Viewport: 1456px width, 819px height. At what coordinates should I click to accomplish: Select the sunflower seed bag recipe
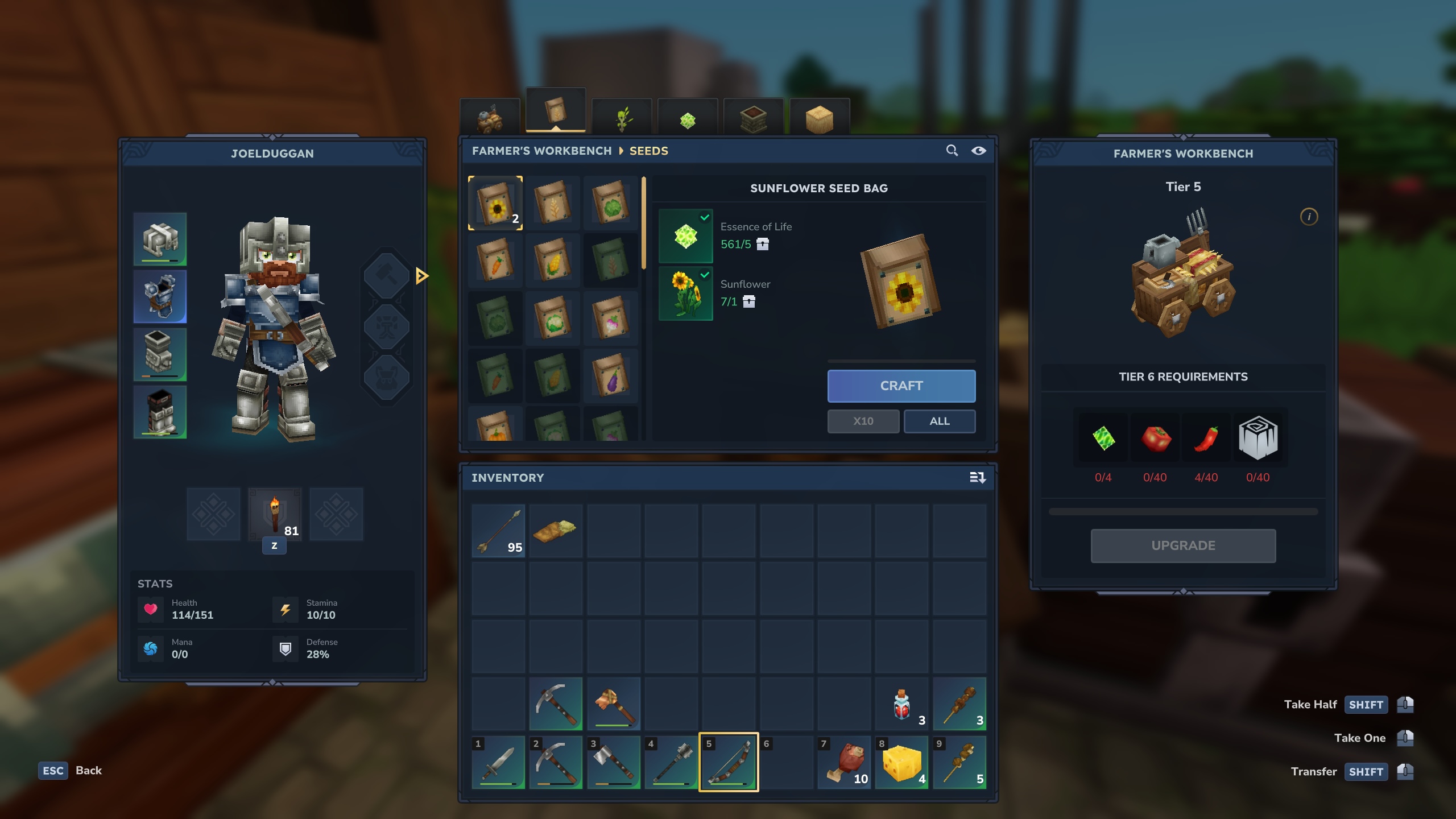point(495,204)
